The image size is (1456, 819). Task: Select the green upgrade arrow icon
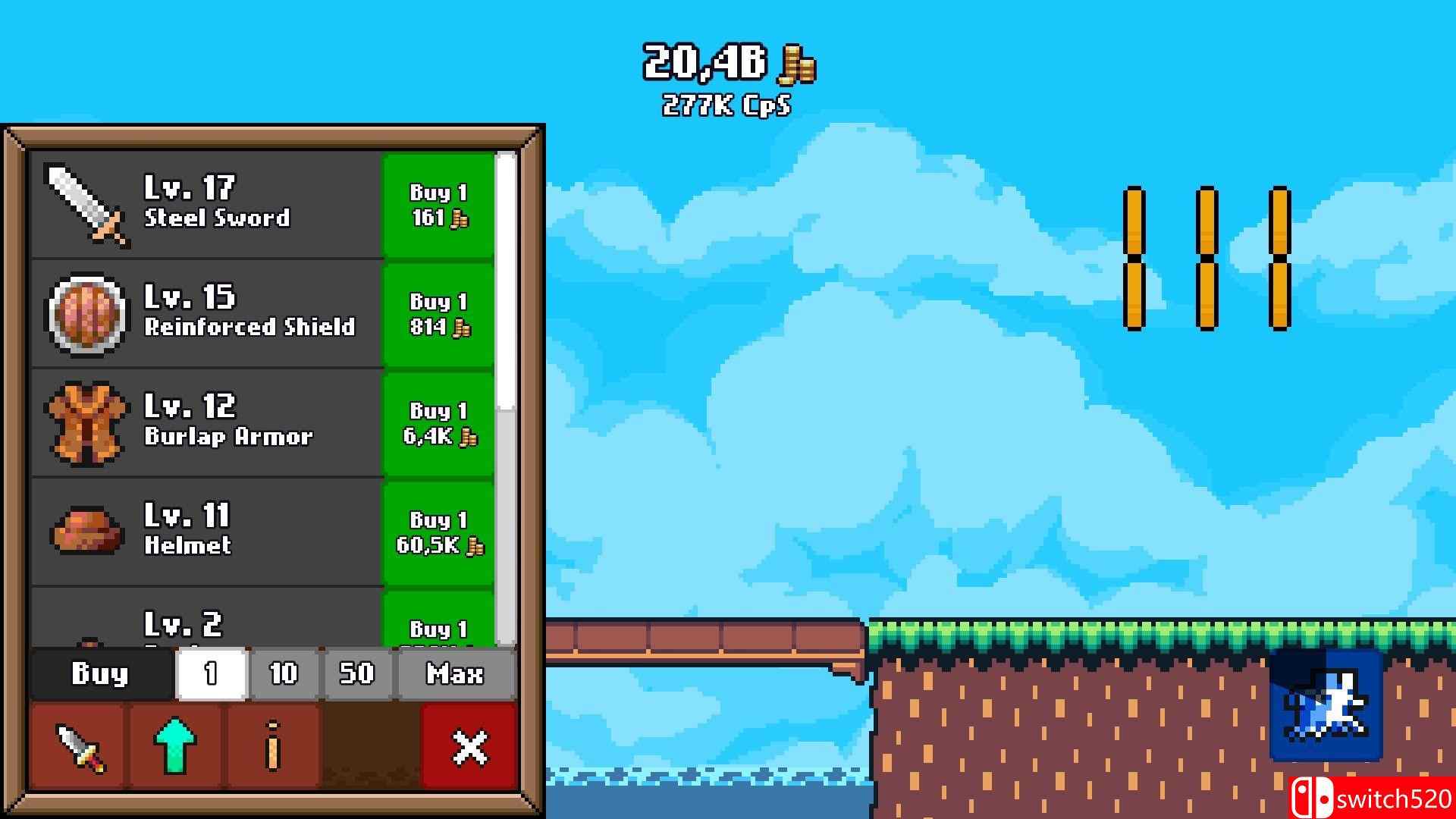174,745
